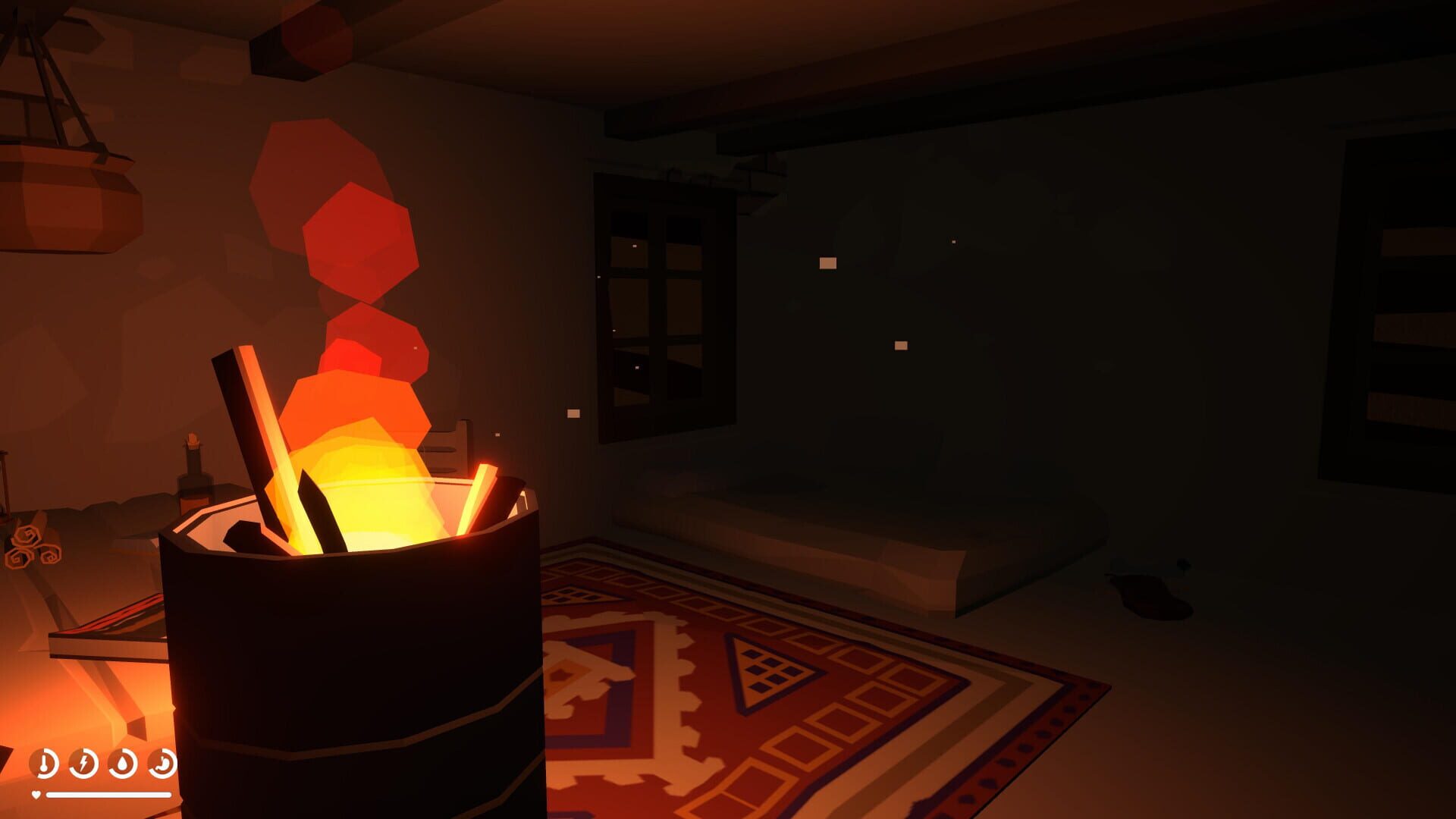Click the water droplet thirst icon
This screenshot has height=819, width=1456.
click(x=122, y=764)
